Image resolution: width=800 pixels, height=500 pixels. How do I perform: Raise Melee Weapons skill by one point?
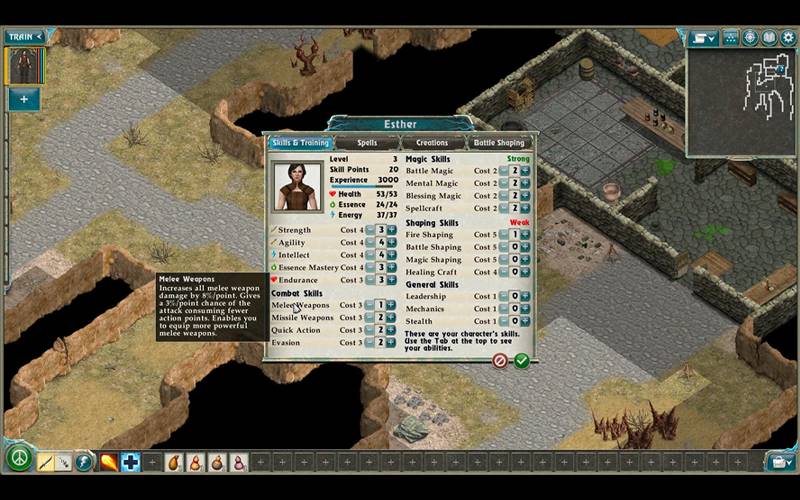tap(391, 305)
